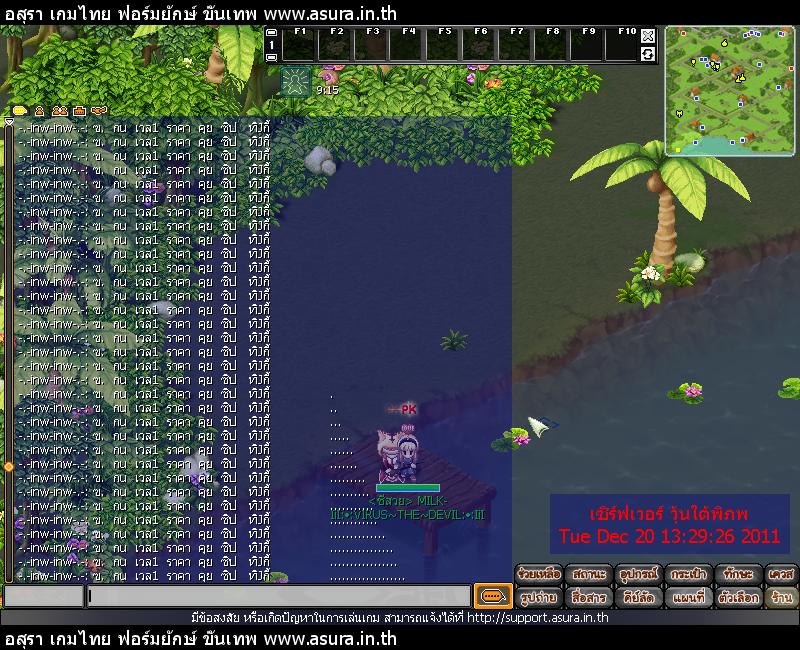800x650 pixels.
Task: Open the ทักษะ (Skills) window
Action: (738, 575)
